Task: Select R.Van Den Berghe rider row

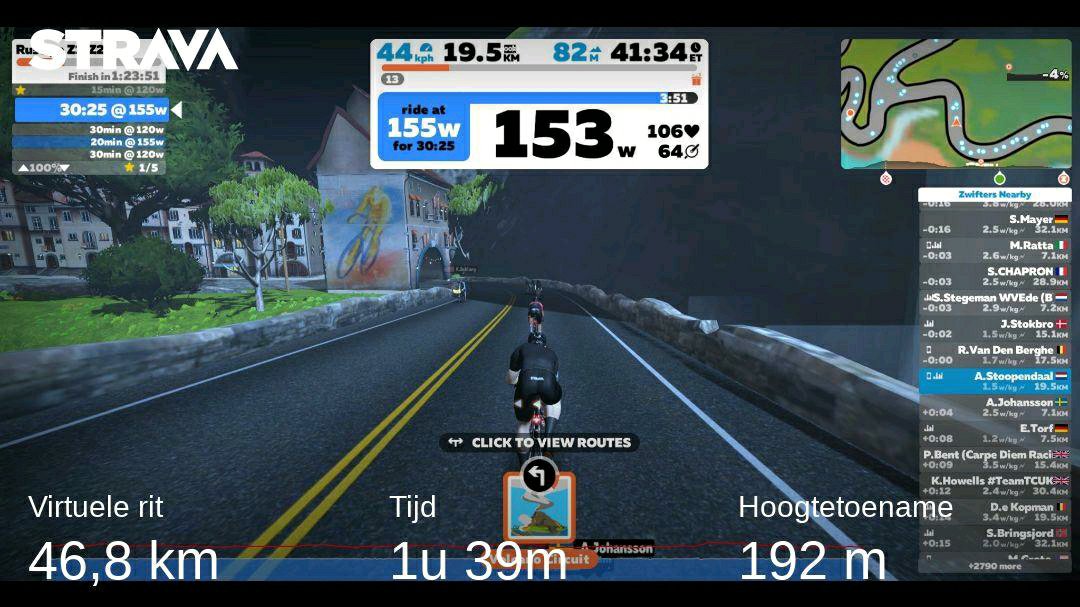Action: 994,355
